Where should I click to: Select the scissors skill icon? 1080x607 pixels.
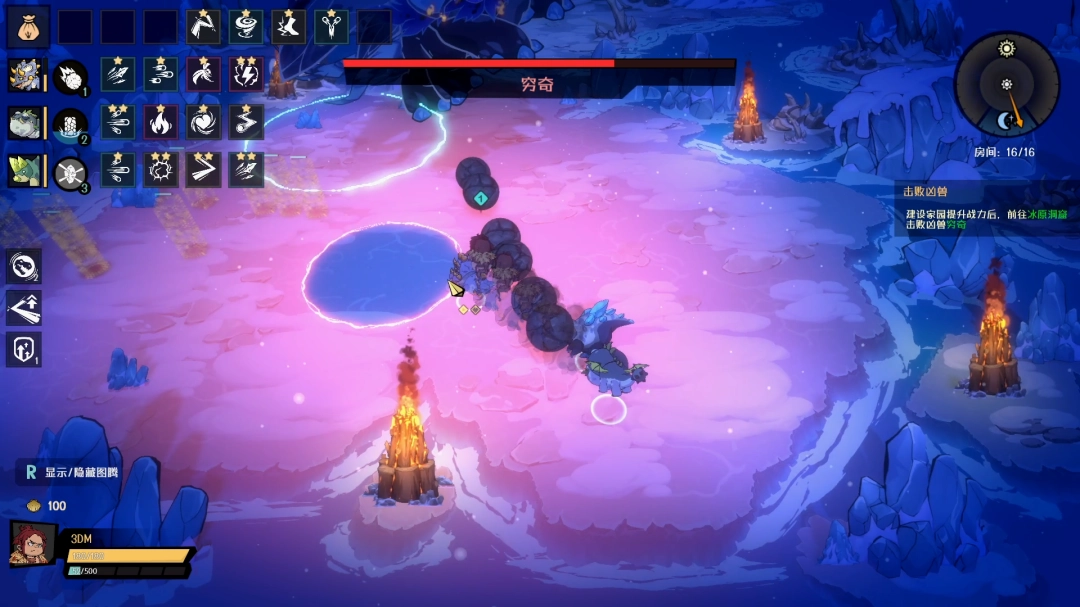click(x=332, y=27)
